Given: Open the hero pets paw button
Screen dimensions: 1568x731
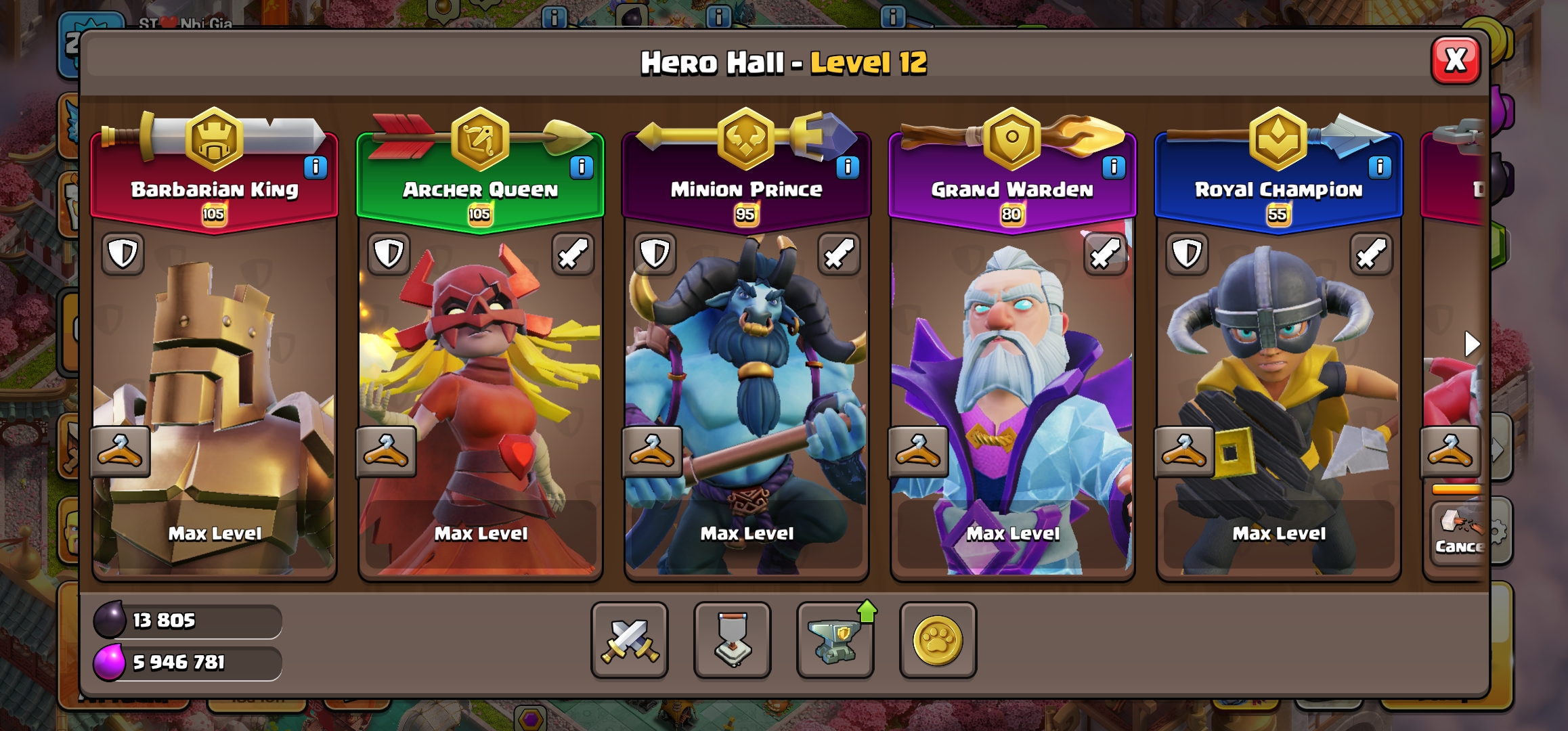Looking at the screenshot, I should point(938,640).
